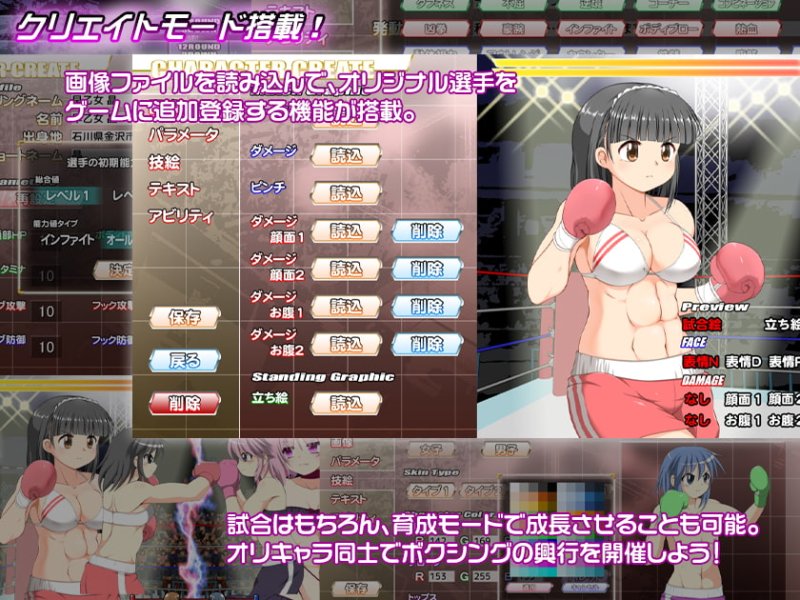Delete the ダメージ顔面2 image
800x600 pixels.
[x=426, y=269]
